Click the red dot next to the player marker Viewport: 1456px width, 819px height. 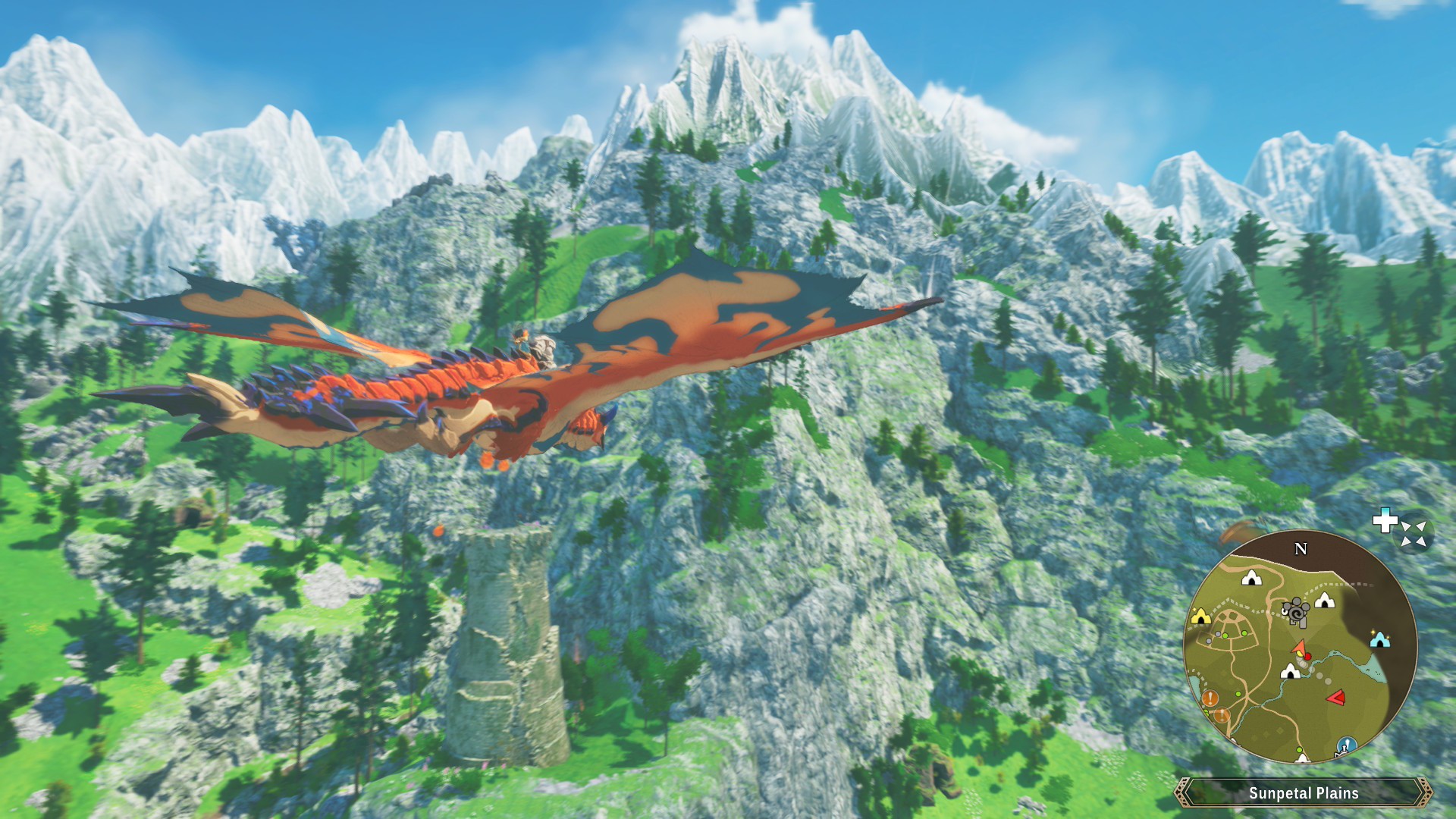pyautogui.click(x=1308, y=655)
